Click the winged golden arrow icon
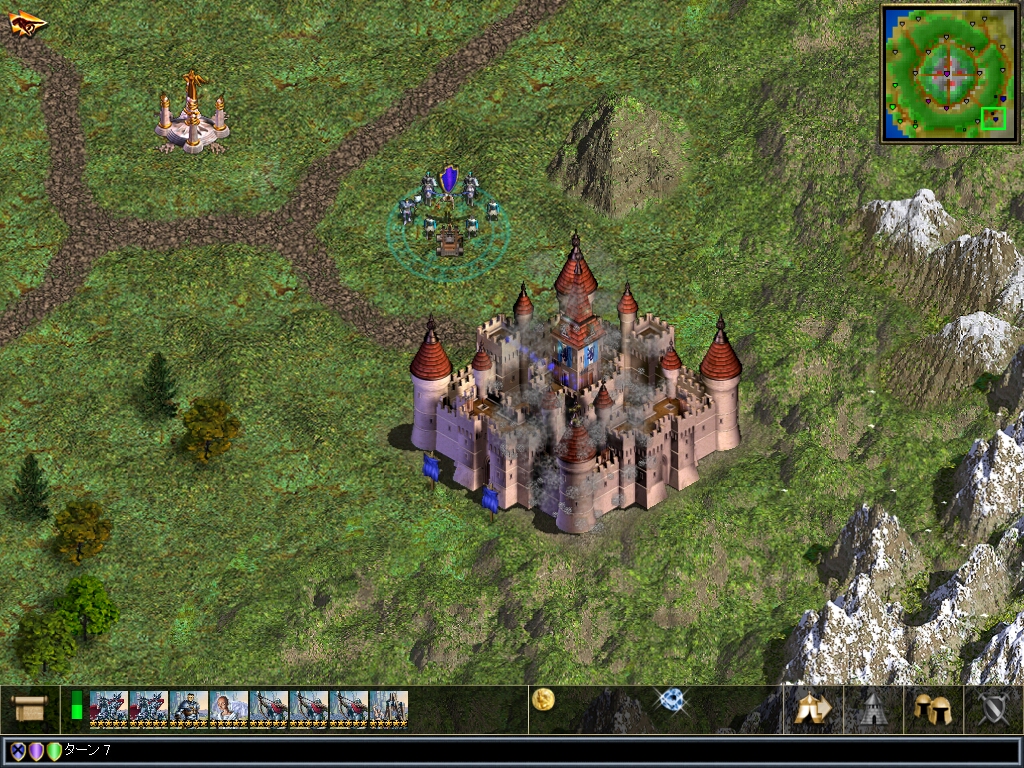The width and height of the screenshot is (1024, 768). (x=27, y=22)
